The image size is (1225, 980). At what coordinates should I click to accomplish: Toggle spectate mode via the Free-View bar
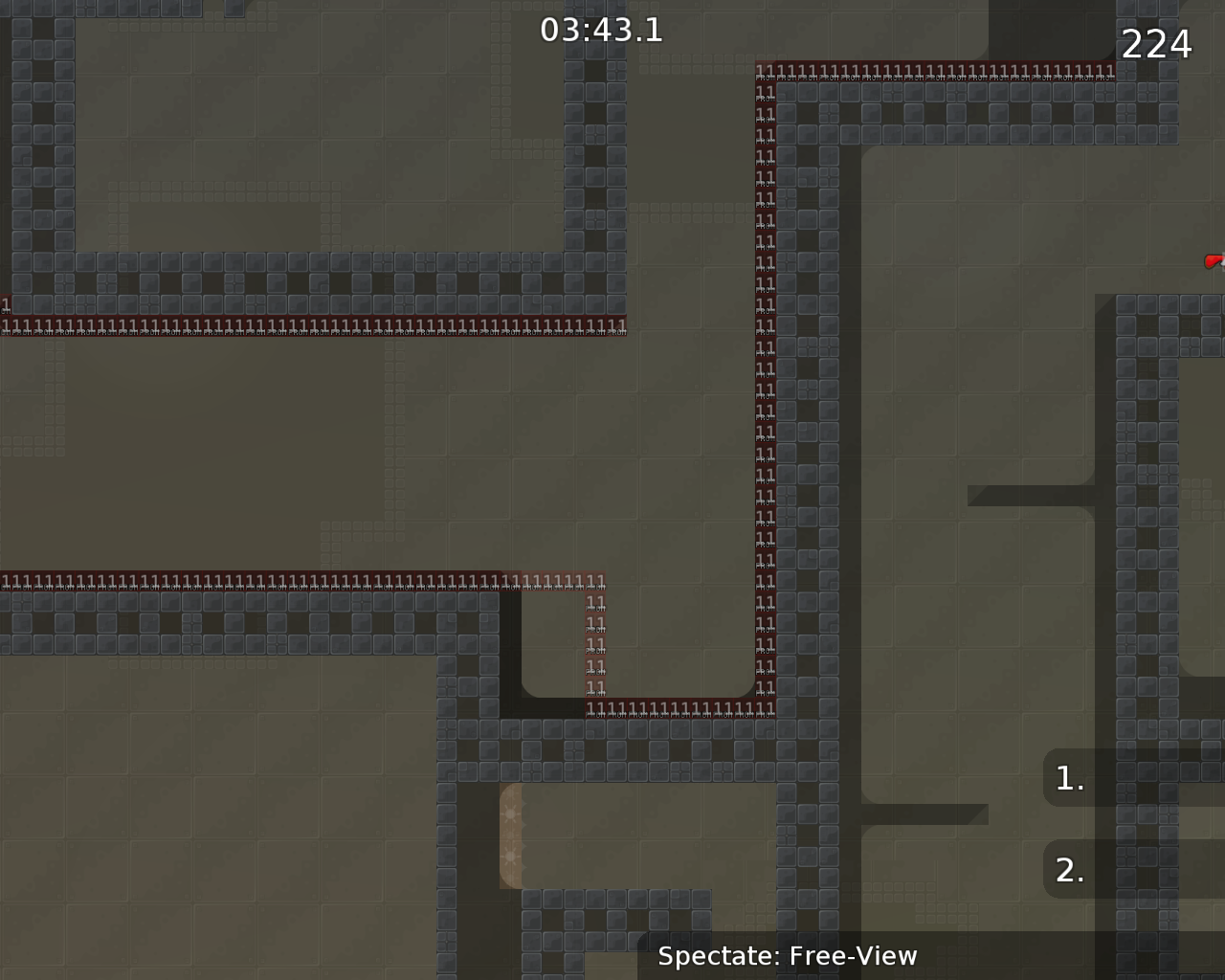[789, 955]
